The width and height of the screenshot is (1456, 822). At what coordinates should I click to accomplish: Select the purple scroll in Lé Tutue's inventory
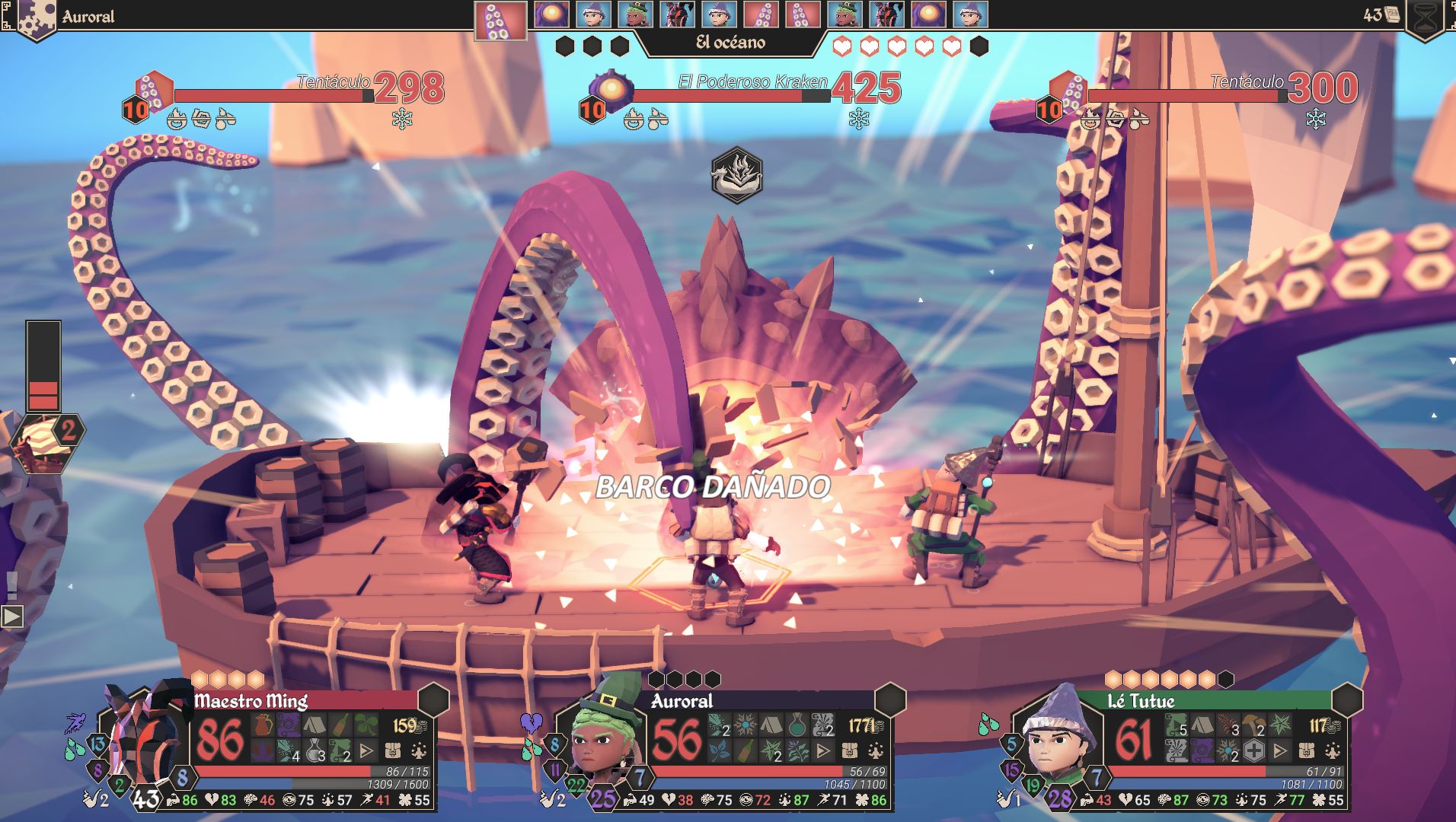pos(1202,751)
